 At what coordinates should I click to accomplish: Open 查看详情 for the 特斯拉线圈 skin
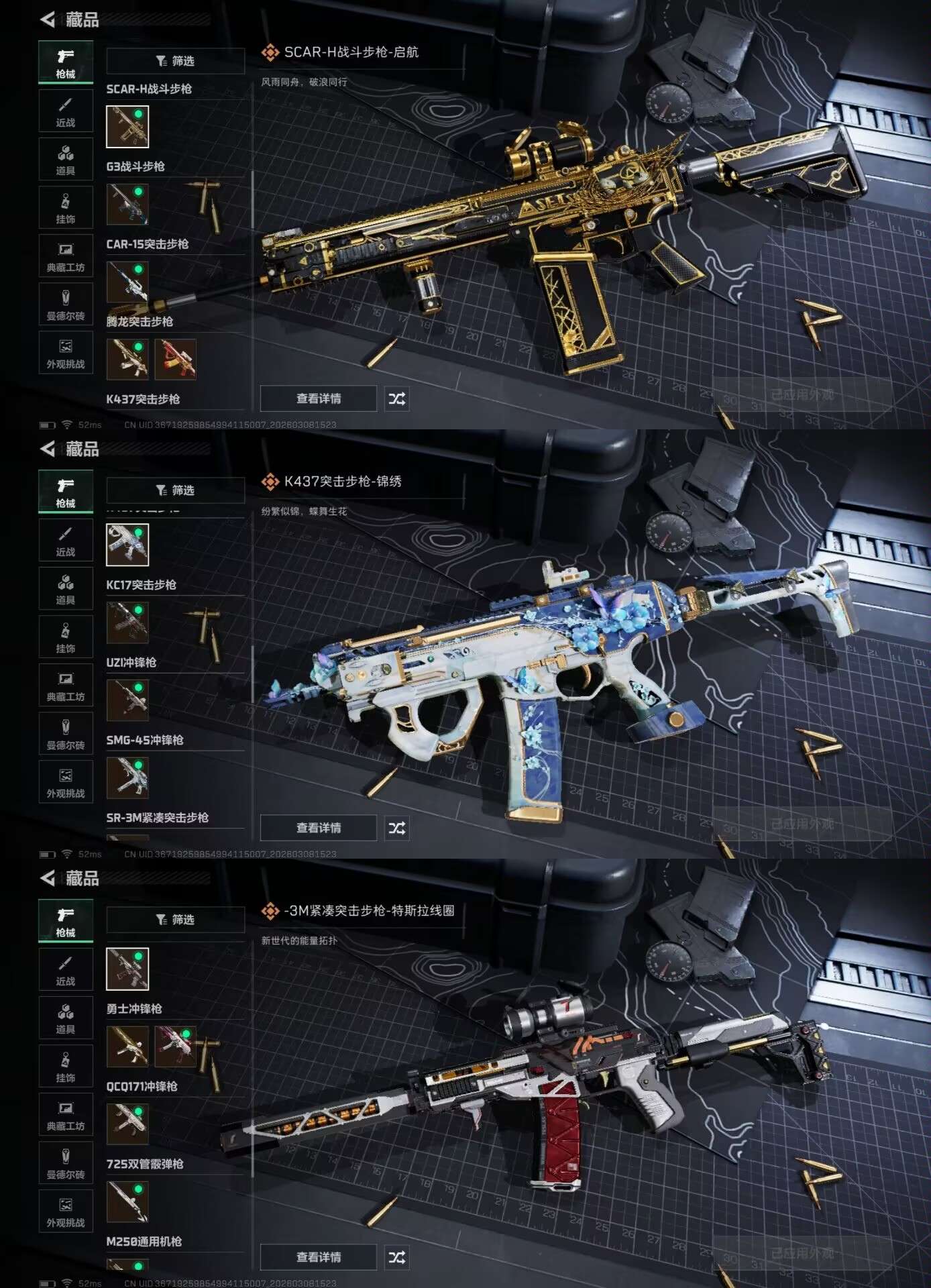coord(319,1257)
